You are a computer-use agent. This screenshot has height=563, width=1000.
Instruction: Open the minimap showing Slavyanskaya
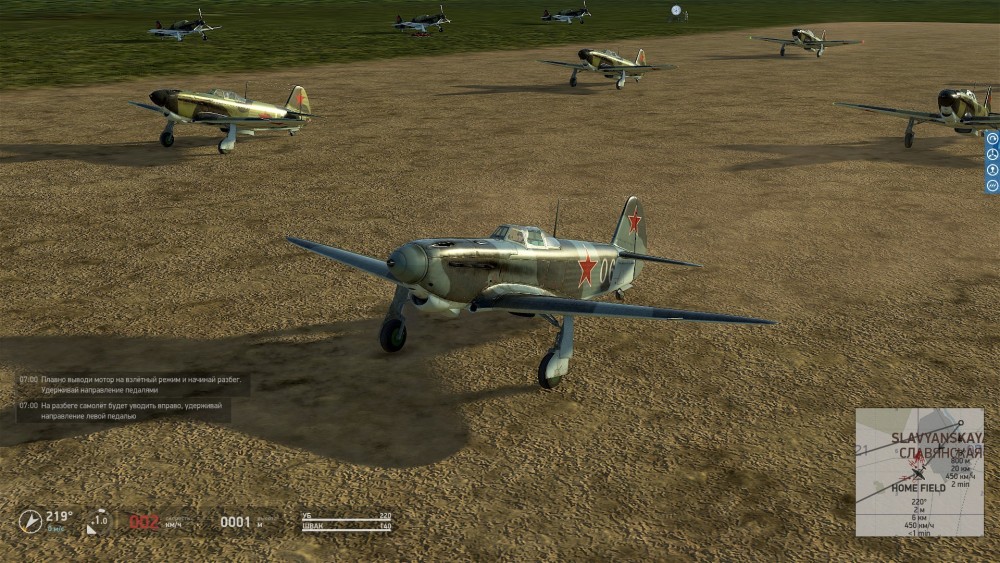coord(919,470)
